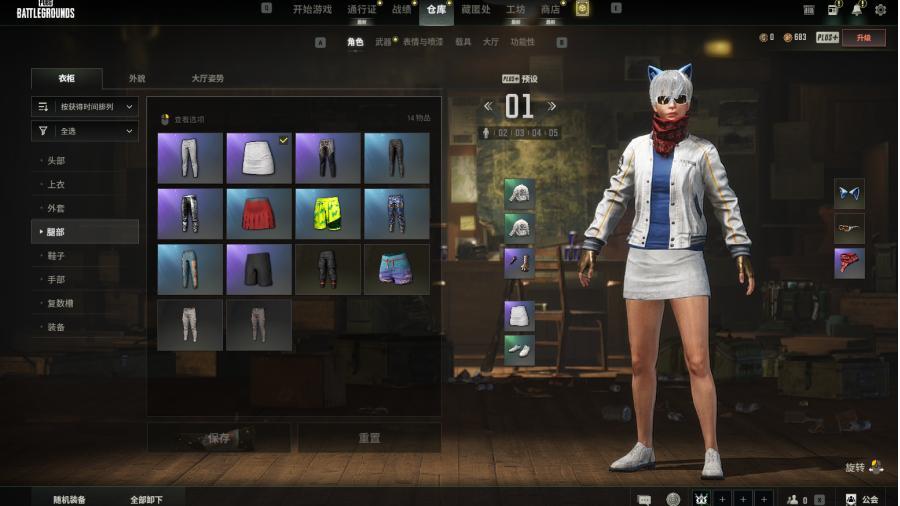Click the 重置 (Reset) button
This screenshot has height=506, width=900.
click(369, 438)
